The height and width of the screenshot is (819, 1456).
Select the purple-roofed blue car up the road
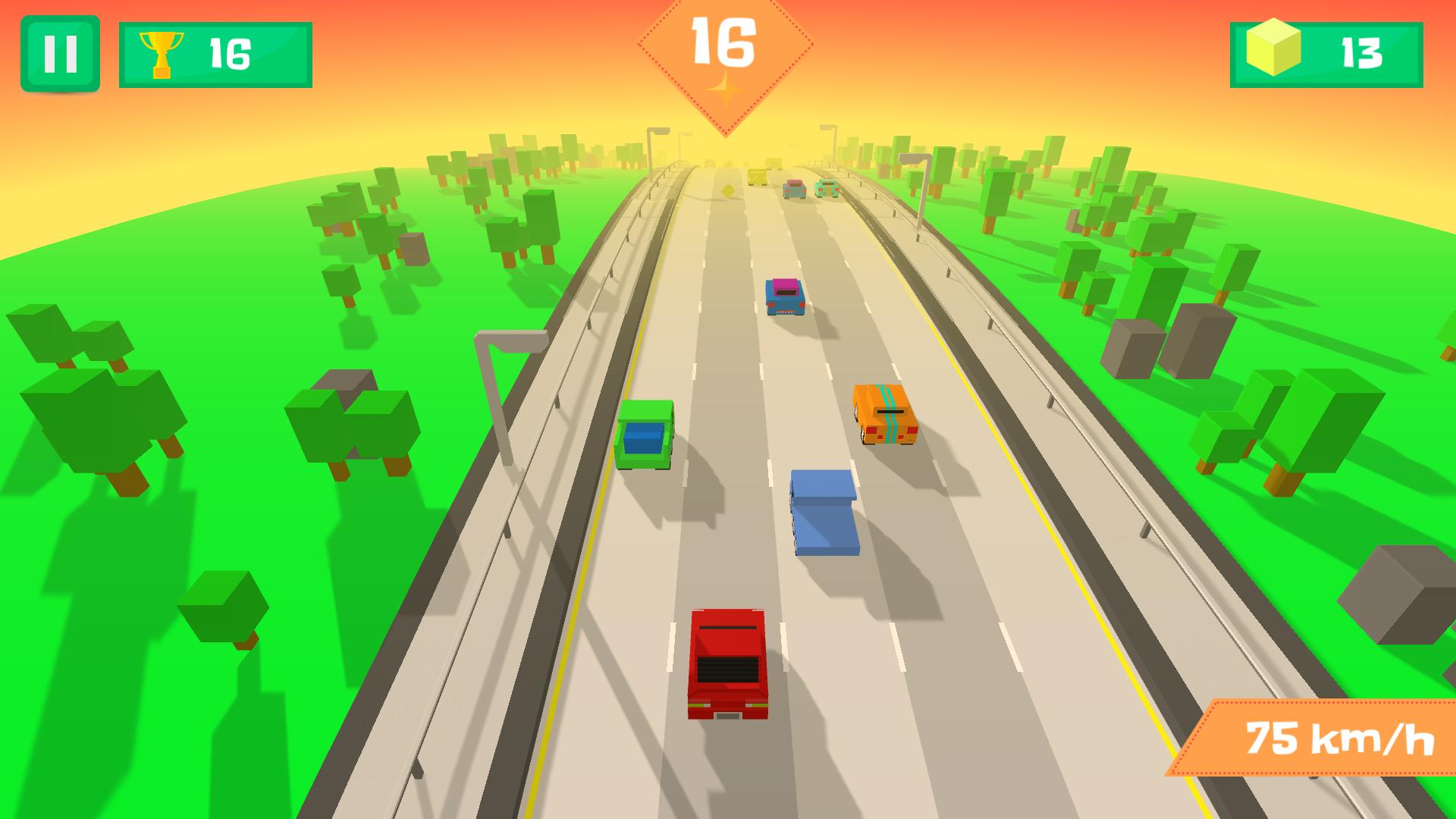click(785, 296)
